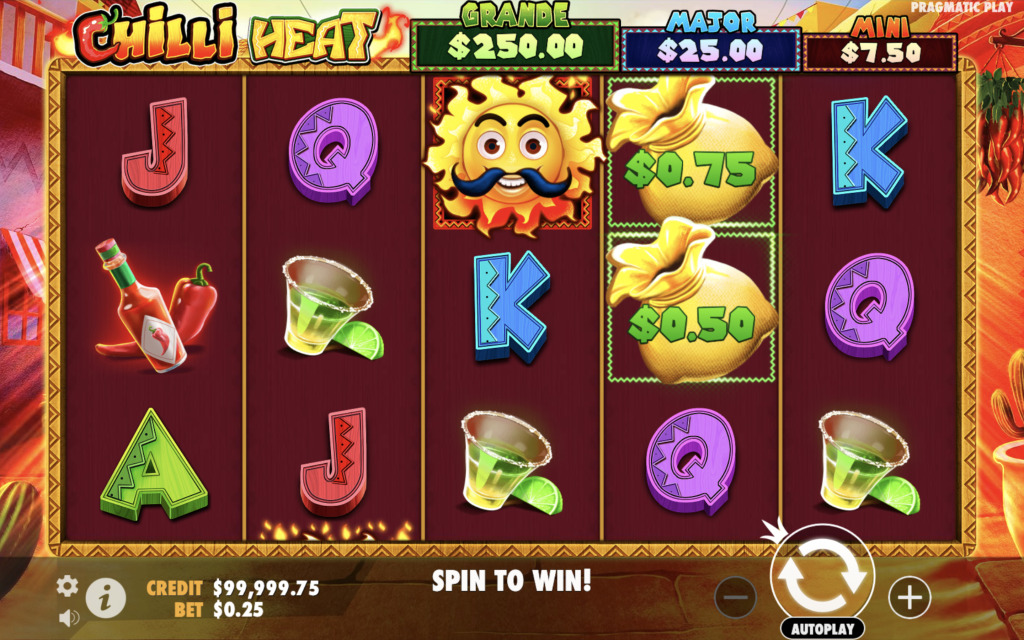
Task: Open the settings gear menu
Action: (67, 586)
